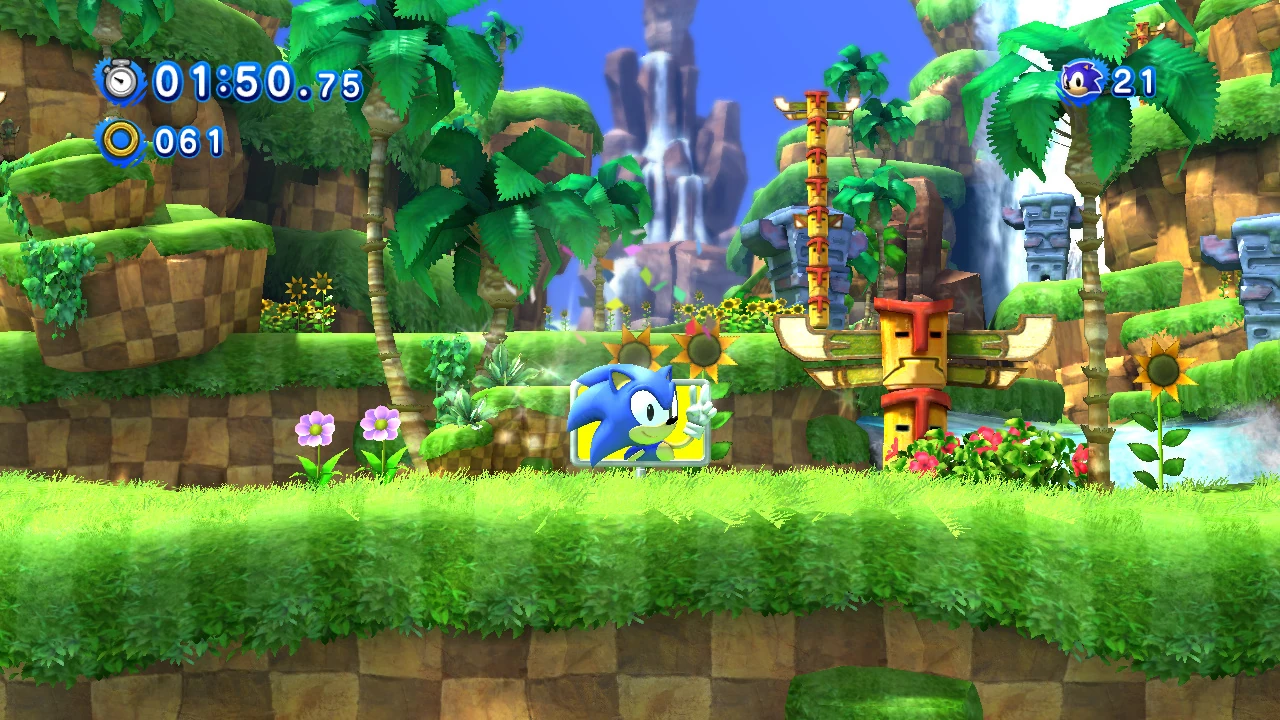
Task: Click the stopwatch timer icon
Action: [122, 81]
